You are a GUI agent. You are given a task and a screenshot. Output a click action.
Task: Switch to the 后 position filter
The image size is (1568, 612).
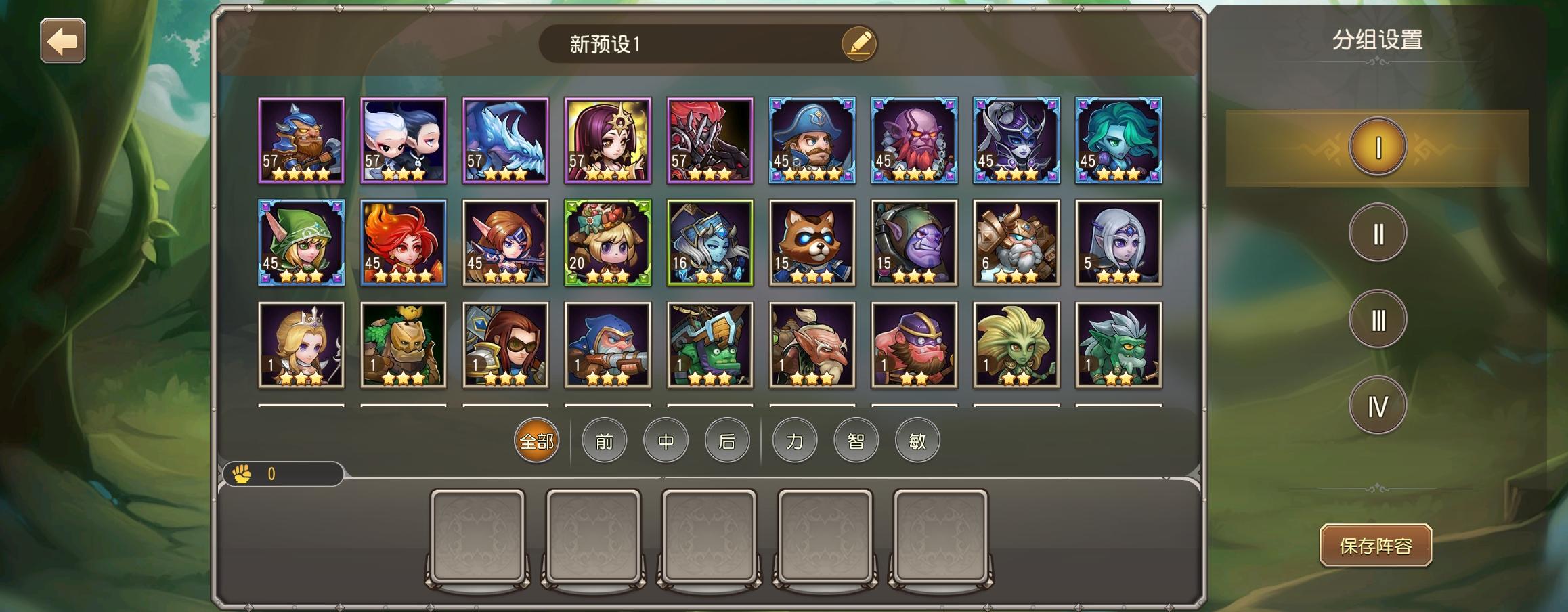tap(727, 441)
